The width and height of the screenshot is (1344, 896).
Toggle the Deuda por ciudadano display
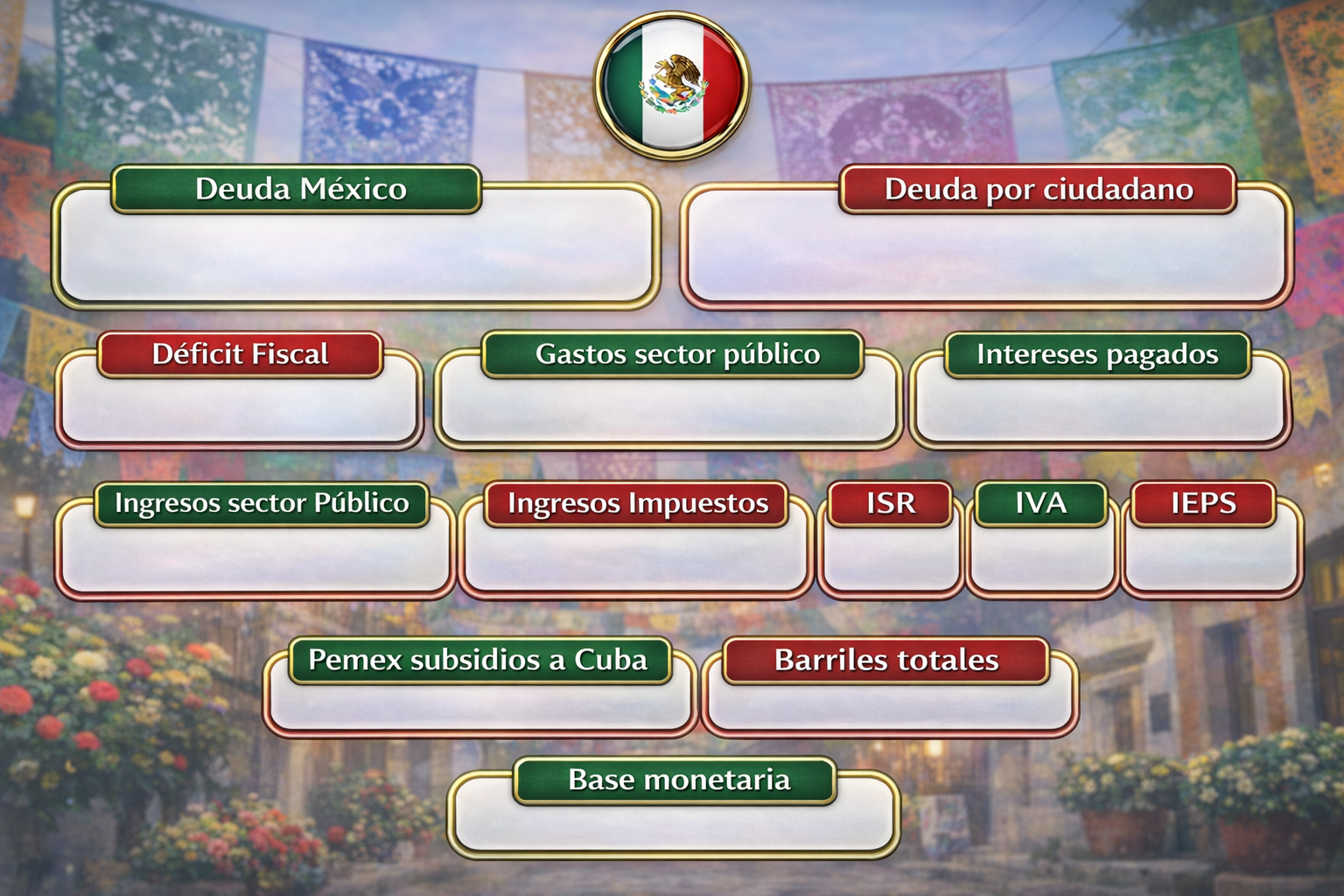pos(1038,187)
